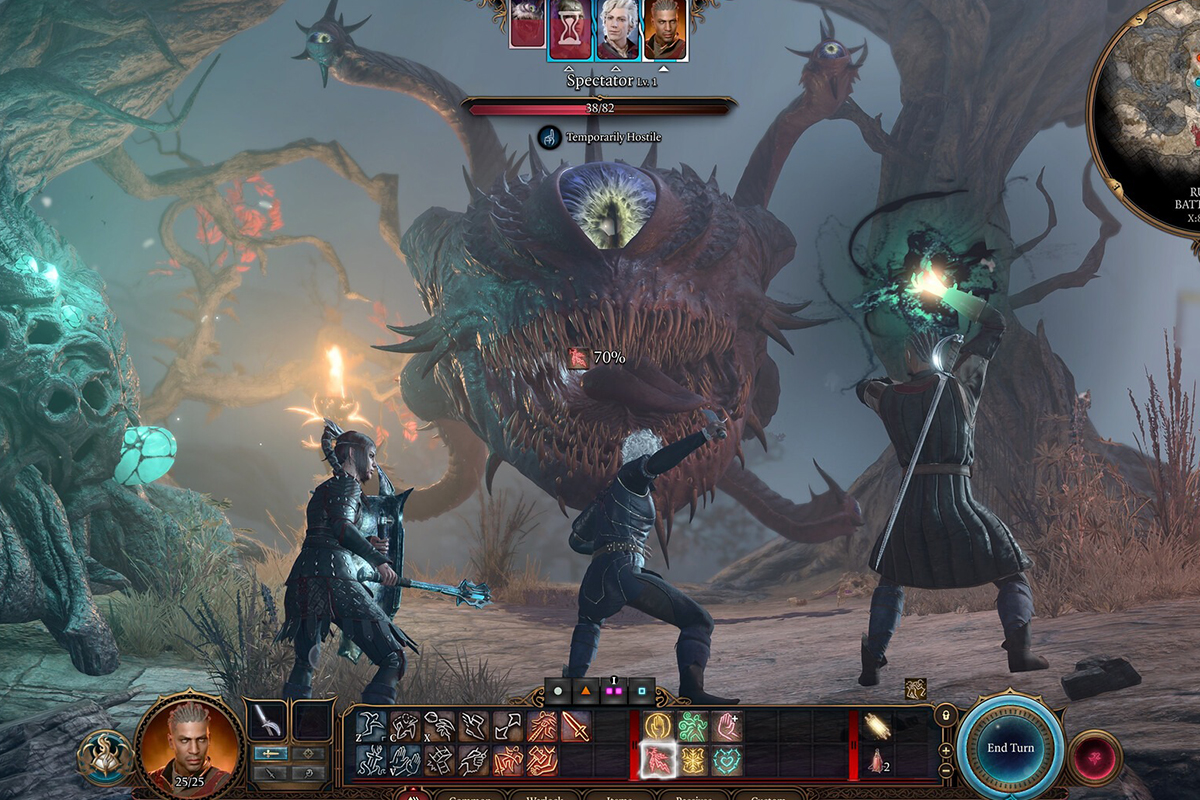Toggle the hotbar lock icon
This screenshot has width=1200, height=800.
945,715
